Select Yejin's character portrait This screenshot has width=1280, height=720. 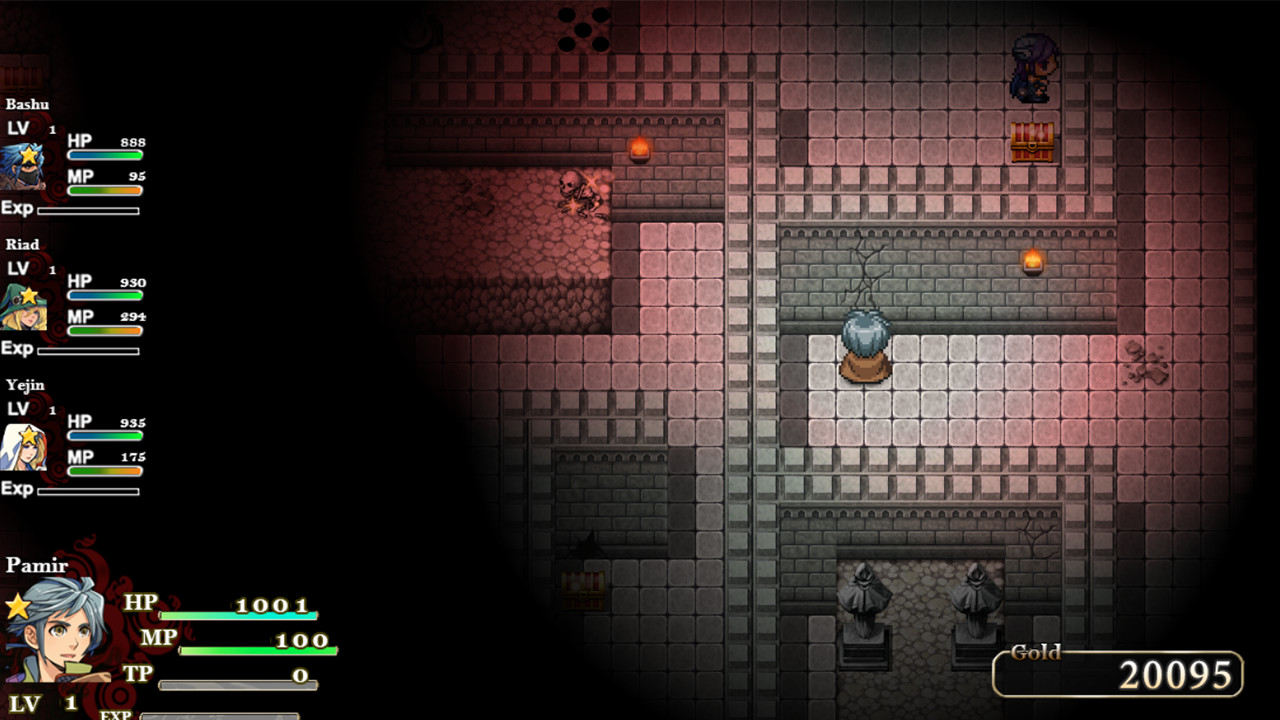[25, 445]
